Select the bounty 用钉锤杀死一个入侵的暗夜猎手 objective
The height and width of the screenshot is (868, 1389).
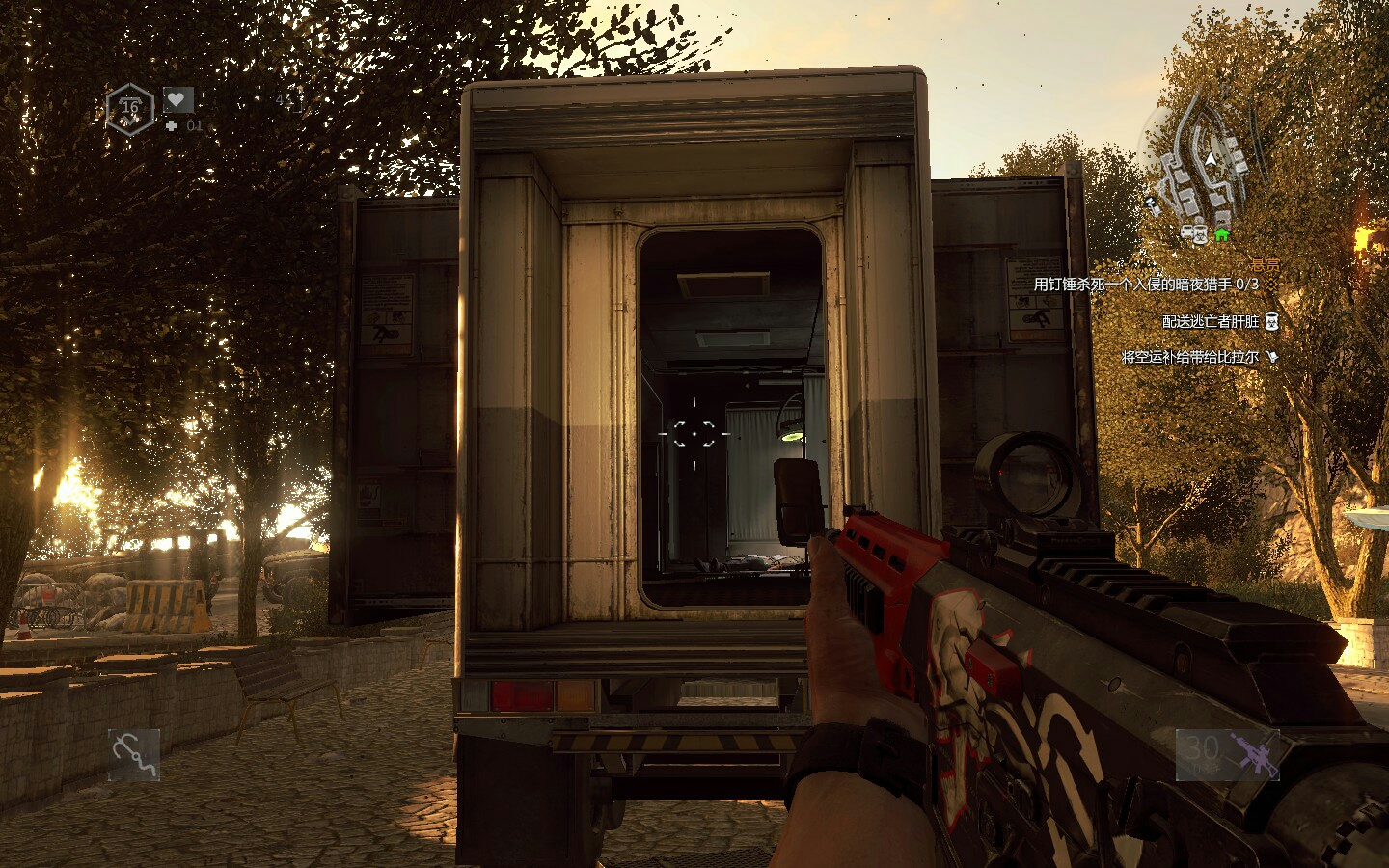coord(1145,285)
